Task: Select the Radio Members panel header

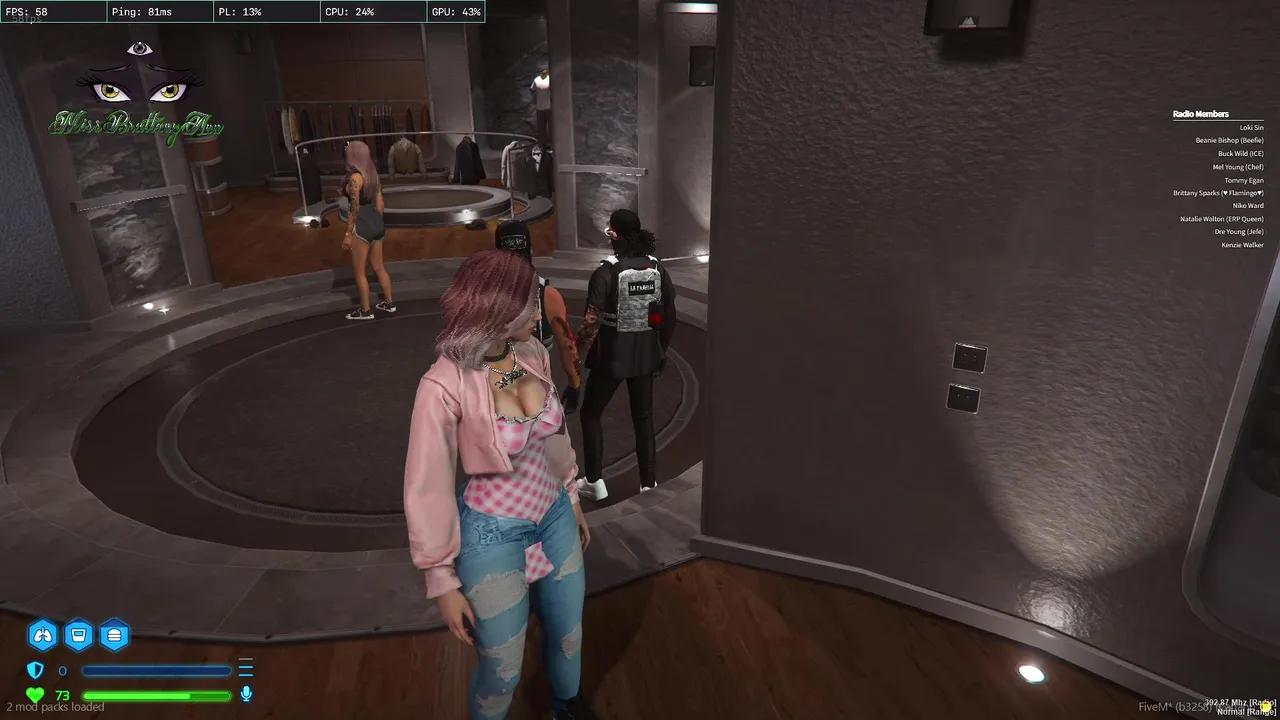Action: (1201, 113)
